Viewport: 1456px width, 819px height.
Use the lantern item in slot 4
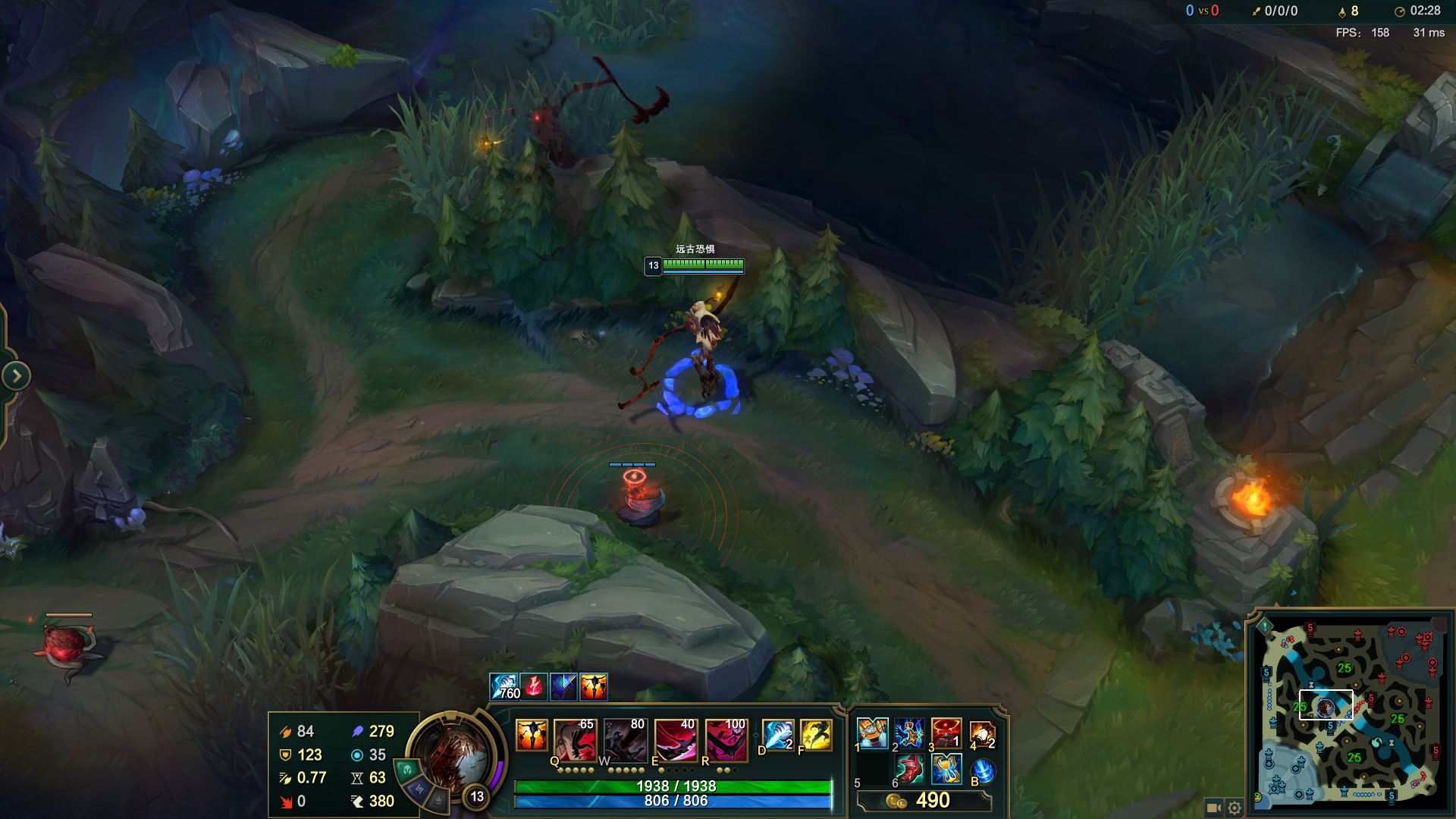pos(983,733)
